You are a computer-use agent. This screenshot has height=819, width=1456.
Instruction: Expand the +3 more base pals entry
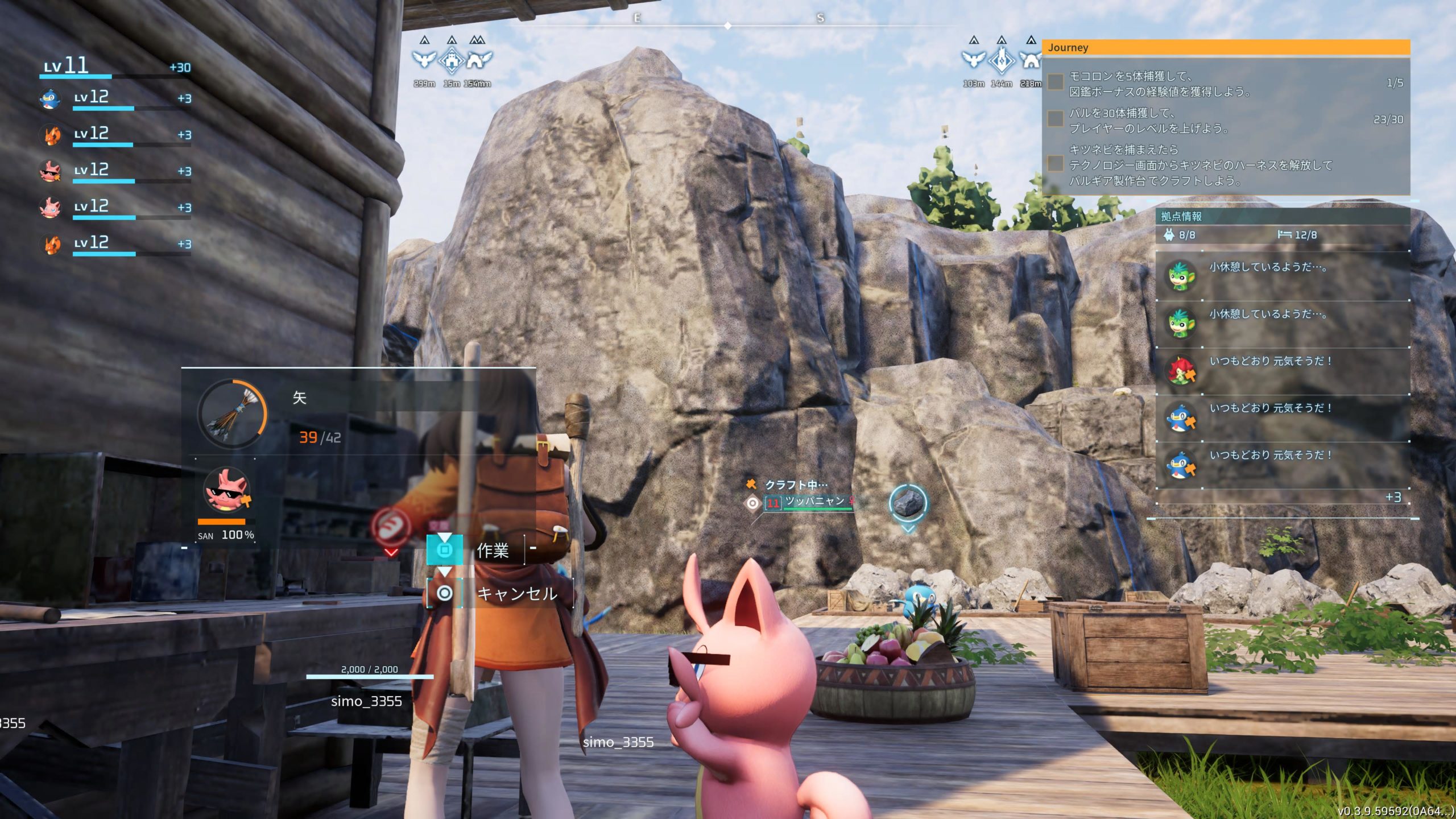point(1393,498)
